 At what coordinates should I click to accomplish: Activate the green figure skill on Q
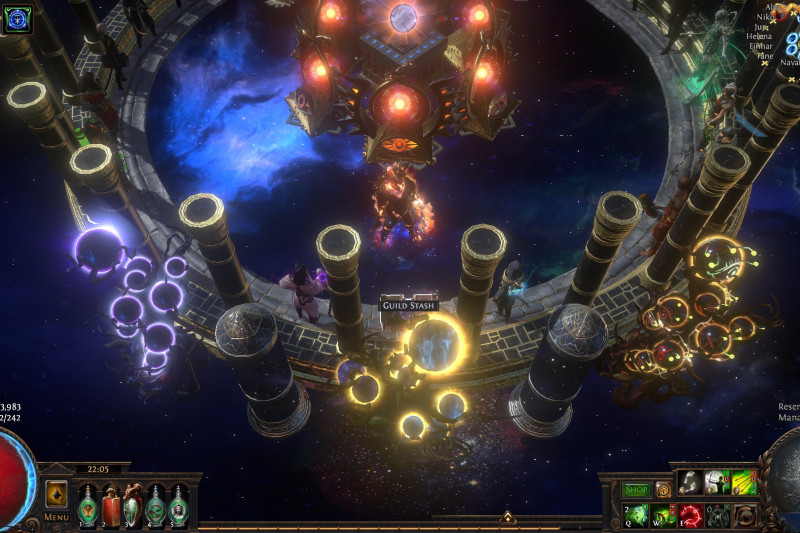click(x=638, y=515)
